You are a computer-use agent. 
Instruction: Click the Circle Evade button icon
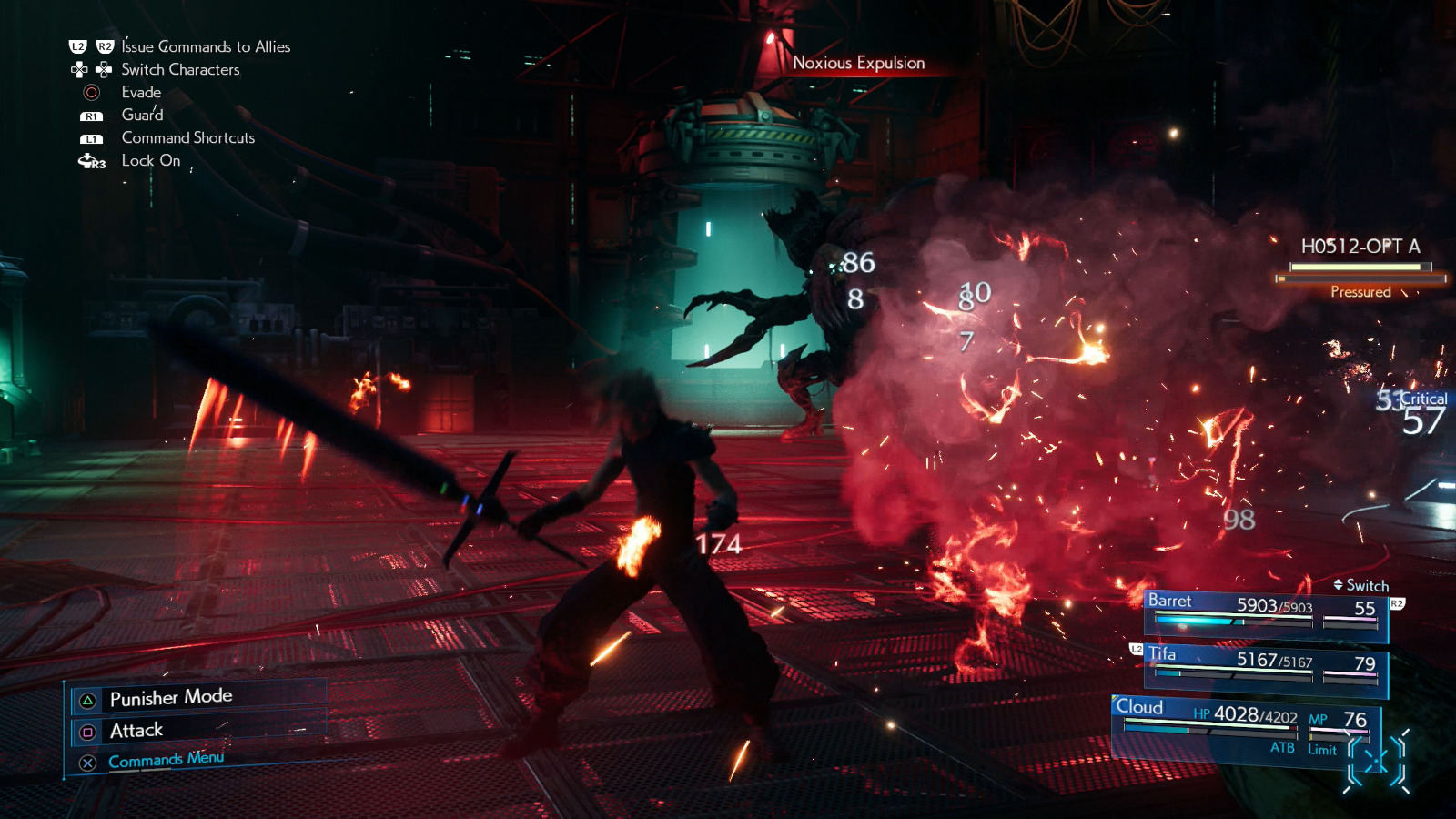90,92
